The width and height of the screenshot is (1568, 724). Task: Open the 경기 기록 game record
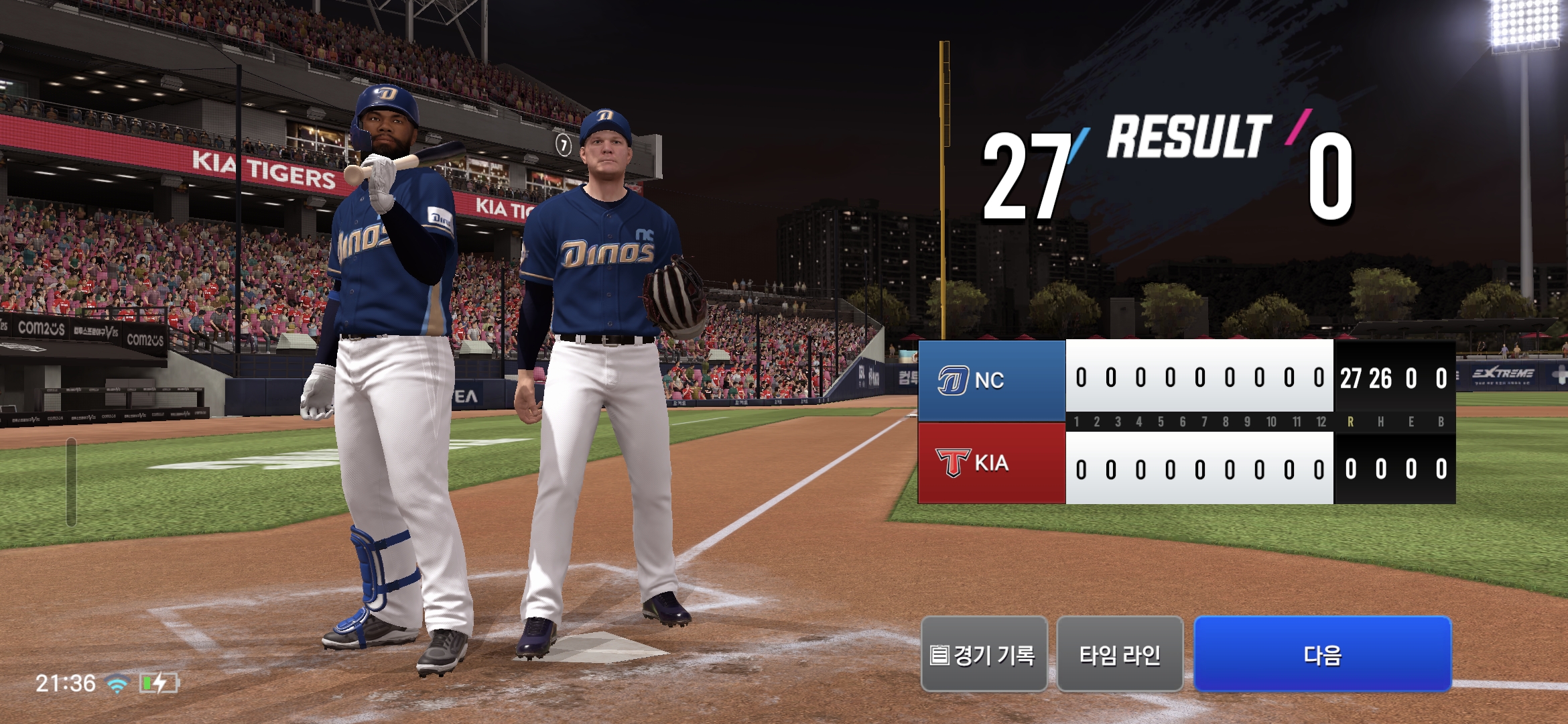(984, 654)
